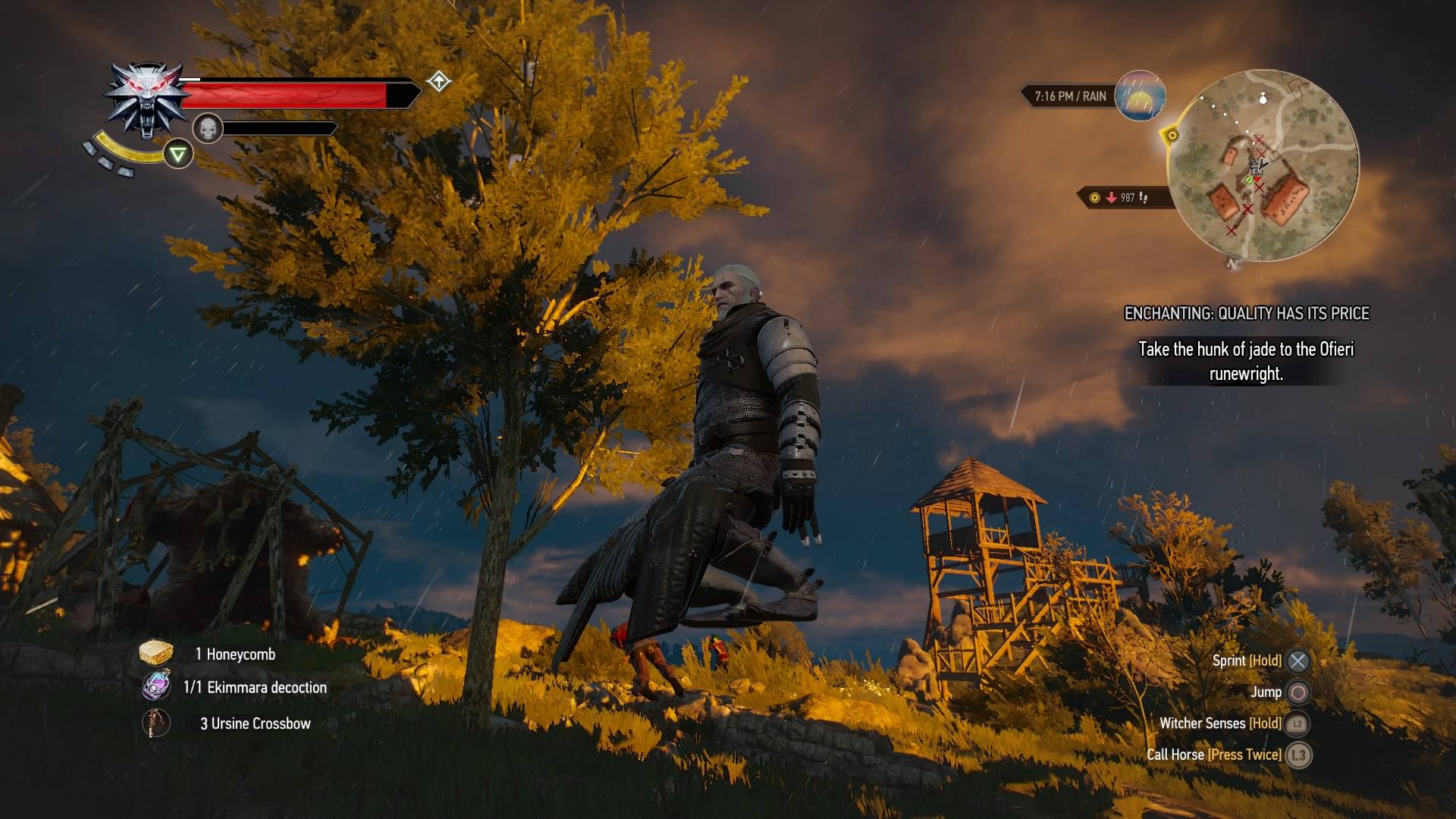Click the rain weather indicator icon
The width and height of the screenshot is (1456, 819).
1140,96
